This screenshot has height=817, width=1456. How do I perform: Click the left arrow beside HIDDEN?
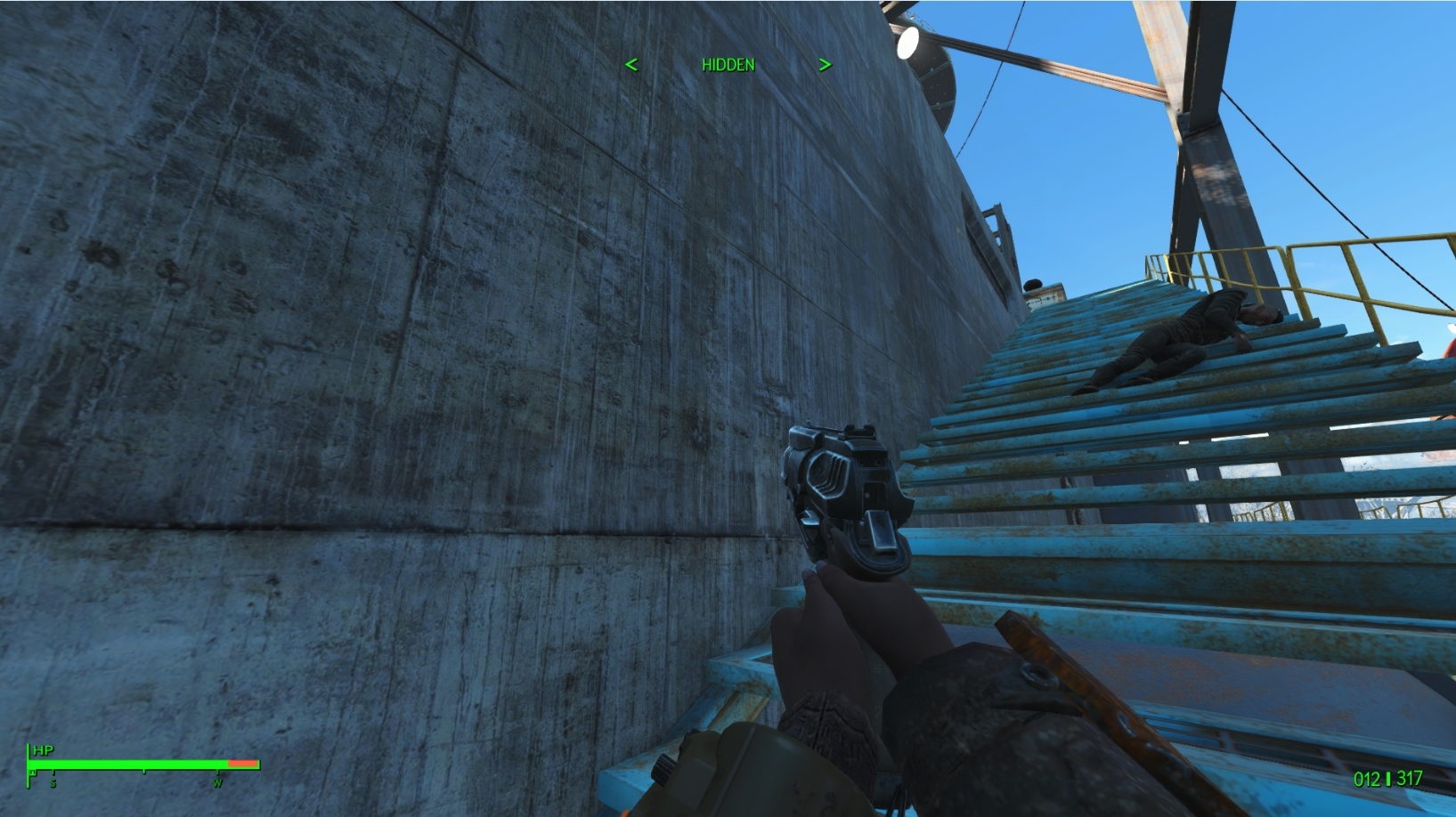pos(633,64)
